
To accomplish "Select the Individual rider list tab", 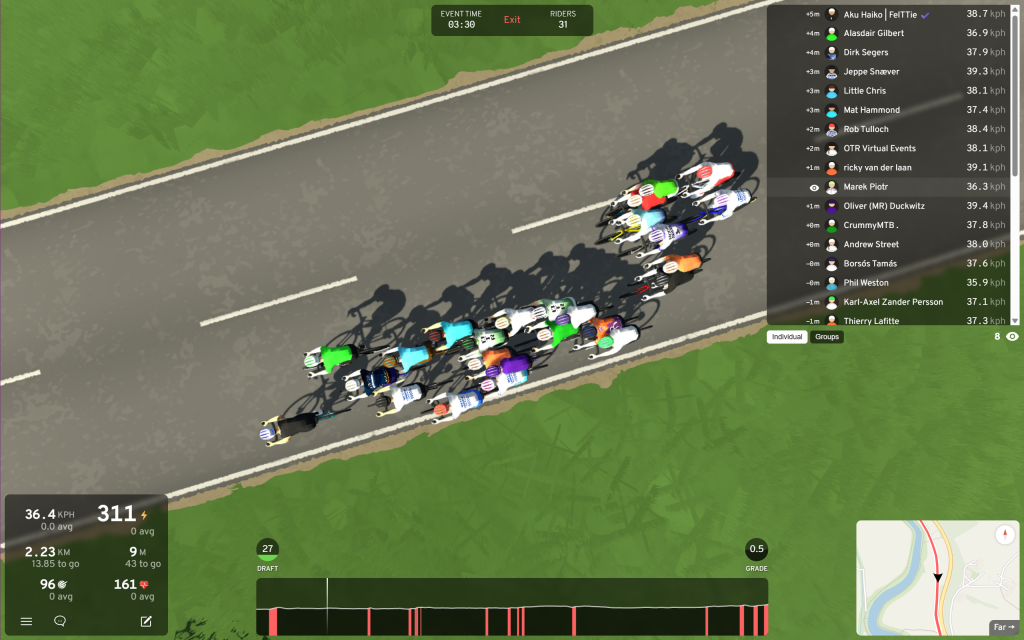I will point(788,337).
